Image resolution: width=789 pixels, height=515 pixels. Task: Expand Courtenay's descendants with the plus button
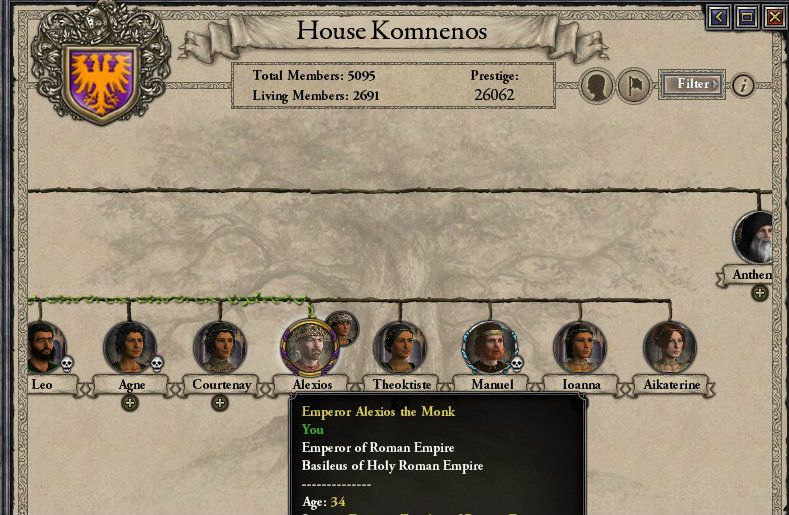(x=220, y=403)
